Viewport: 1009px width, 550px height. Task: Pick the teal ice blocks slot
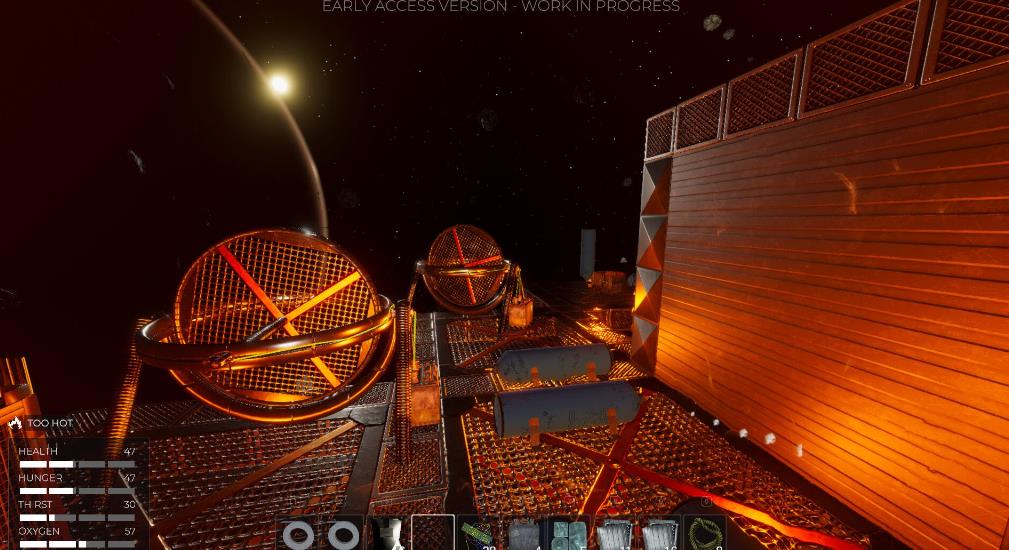click(x=568, y=534)
